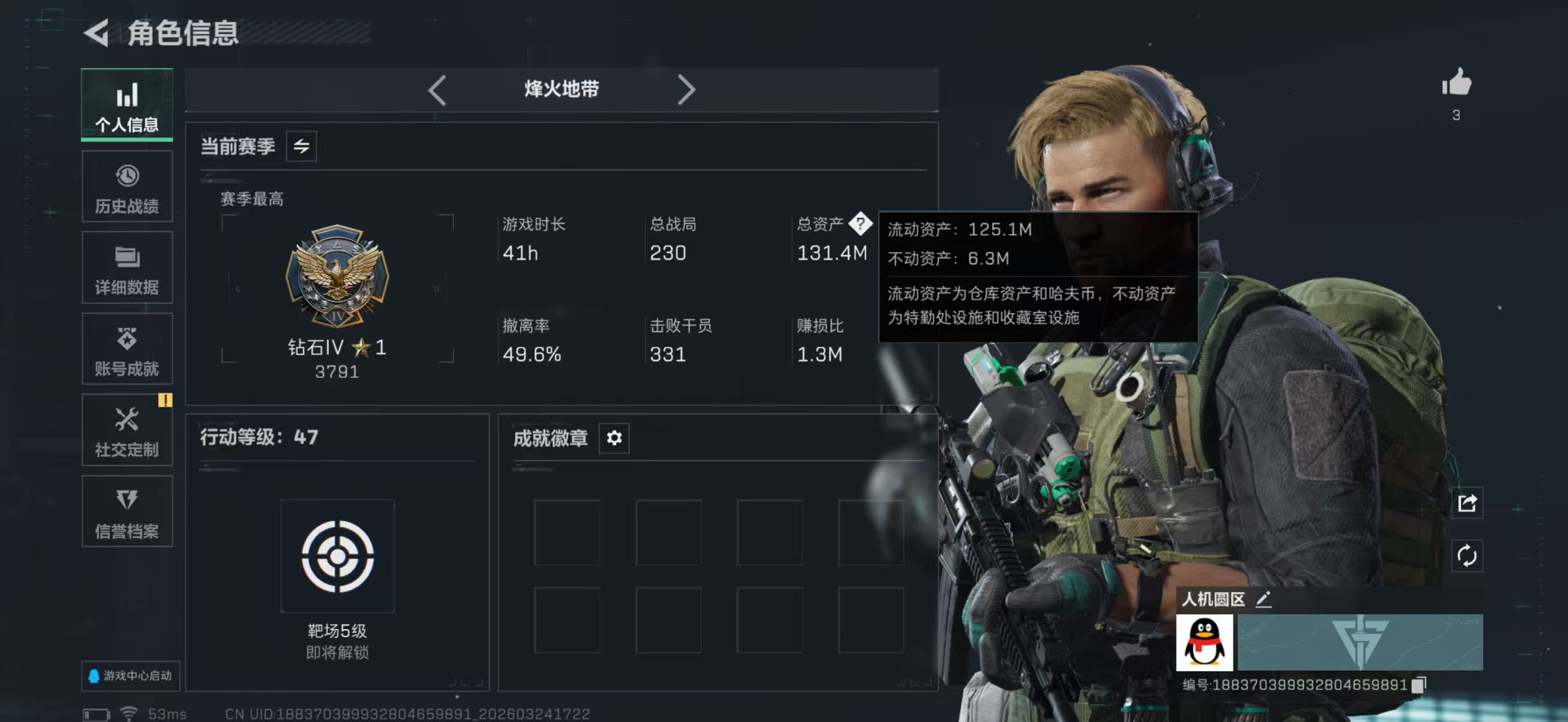Image resolution: width=1568 pixels, height=722 pixels.
Task: Copy the player ID number
Action: coord(1417,685)
